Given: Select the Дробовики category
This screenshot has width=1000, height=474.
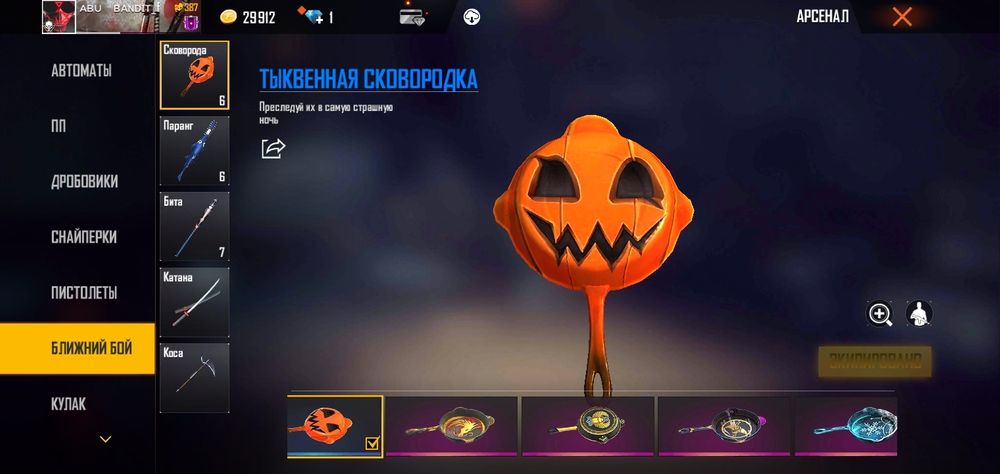Looking at the screenshot, I should [84, 182].
